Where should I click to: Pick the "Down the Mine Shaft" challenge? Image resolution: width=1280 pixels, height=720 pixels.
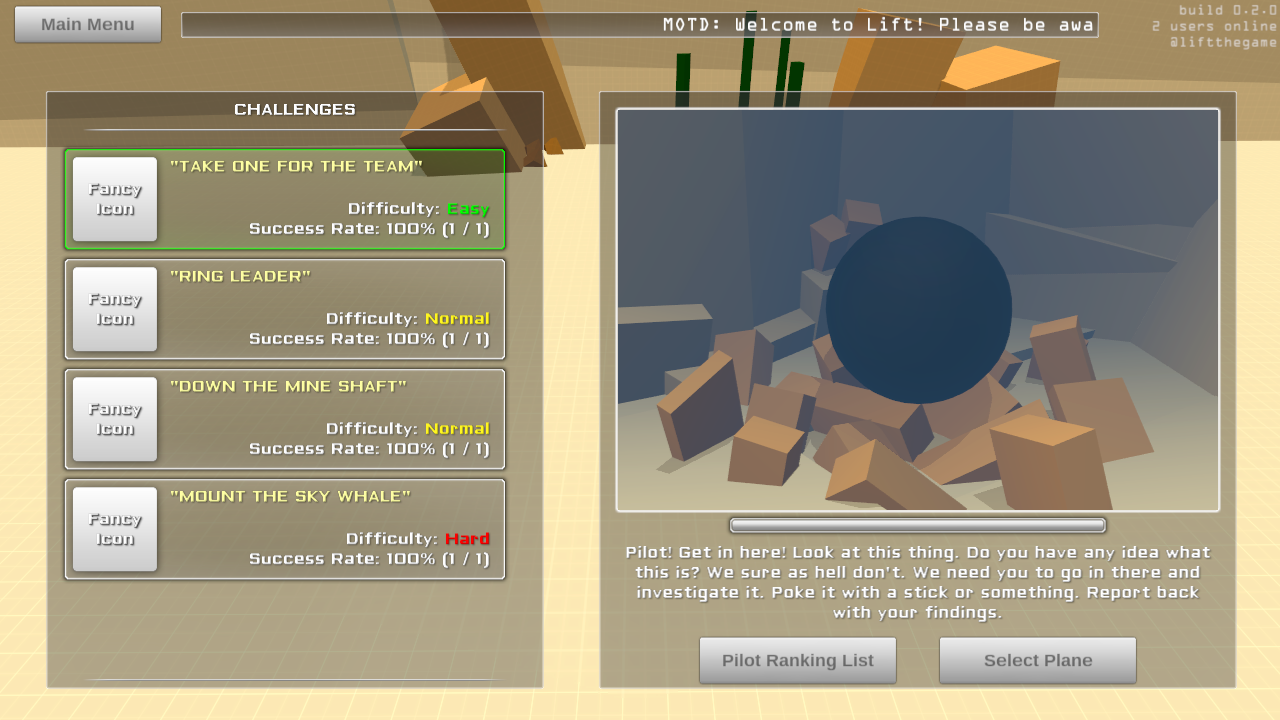285,419
